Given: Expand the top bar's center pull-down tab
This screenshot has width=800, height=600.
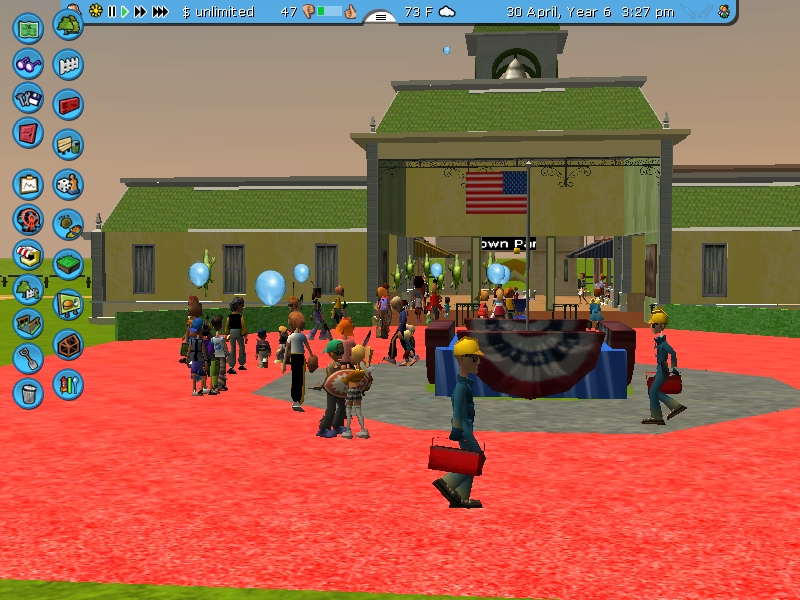Looking at the screenshot, I should point(380,15).
